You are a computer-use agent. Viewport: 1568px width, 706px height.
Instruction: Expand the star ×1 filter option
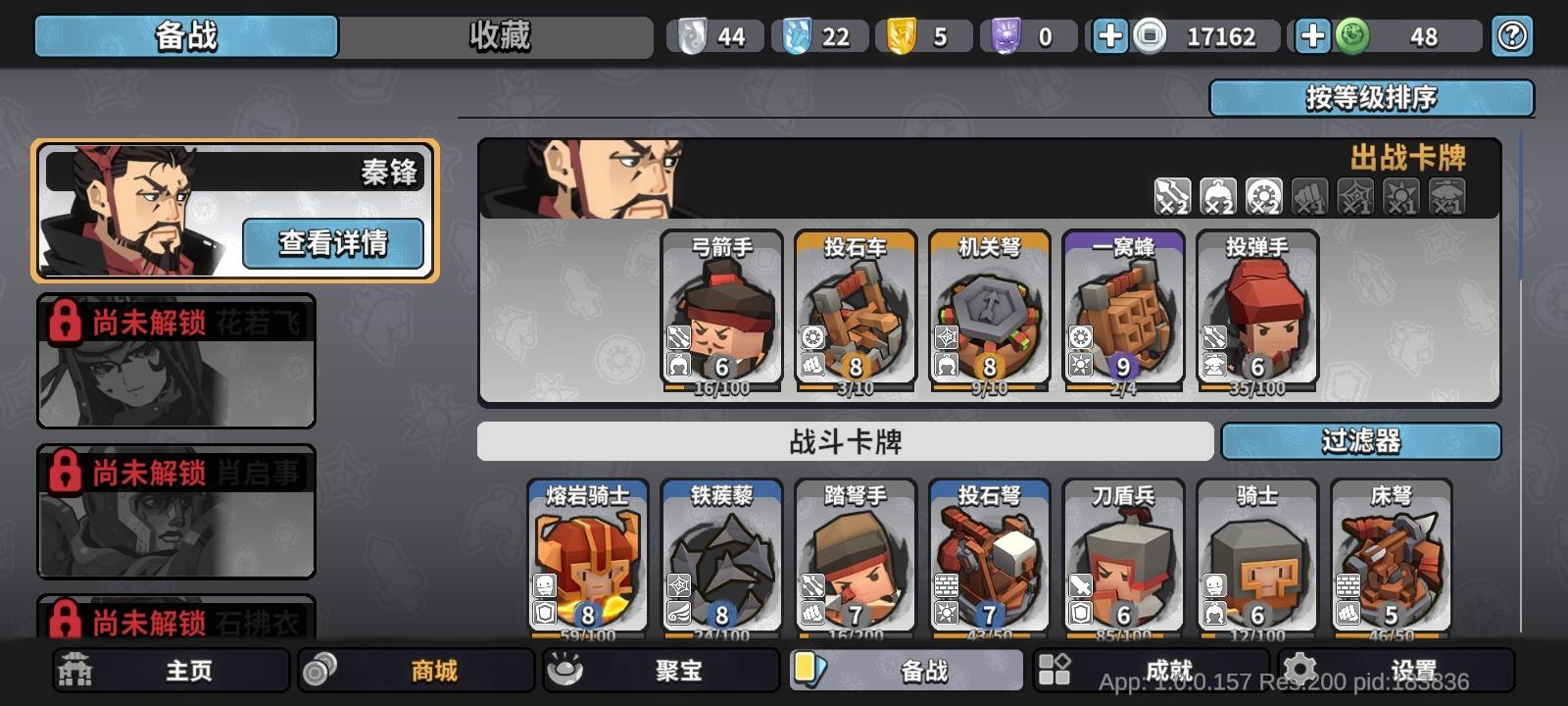(x=1398, y=197)
